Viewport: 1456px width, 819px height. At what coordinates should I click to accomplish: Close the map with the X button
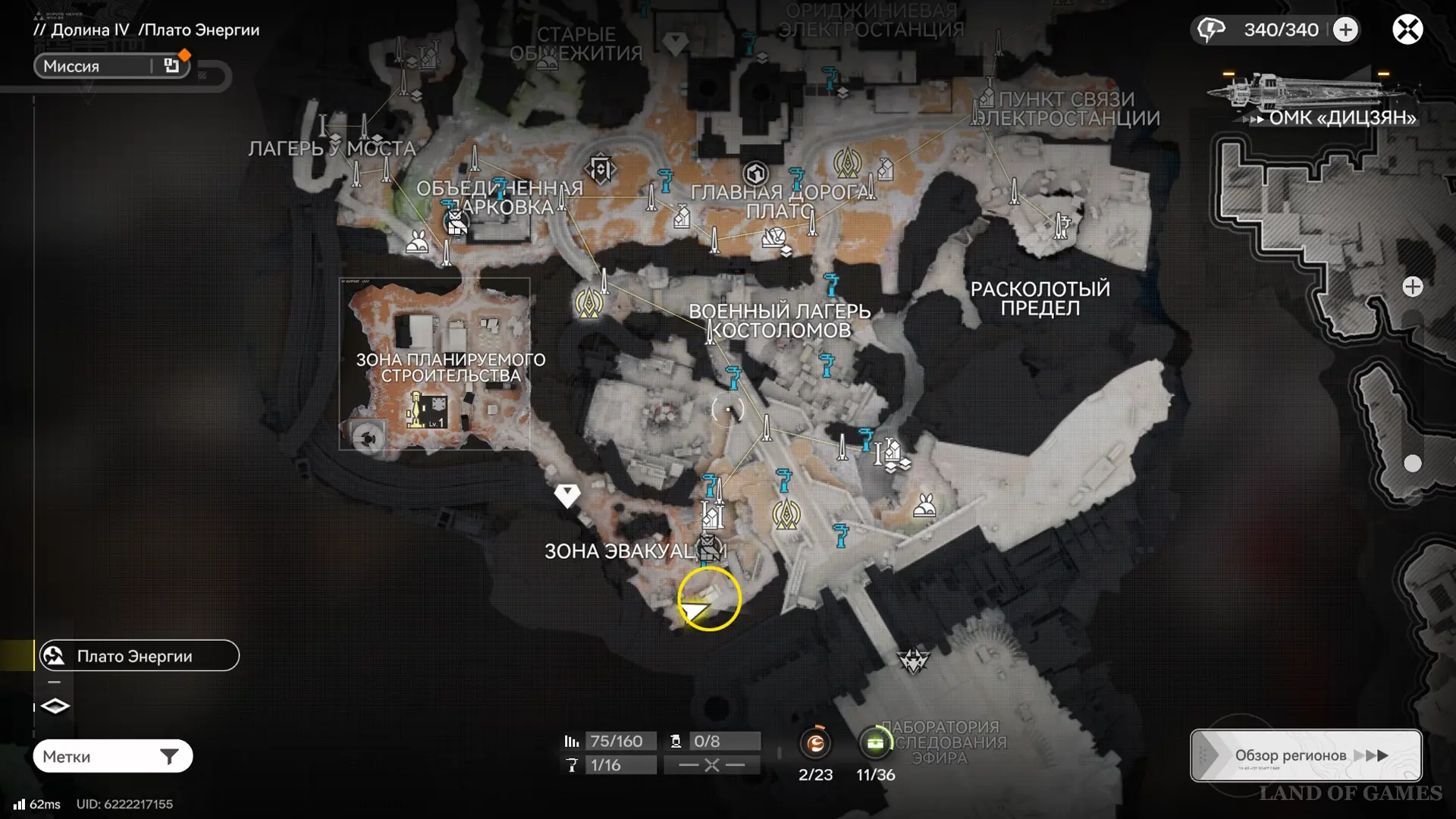tap(1407, 30)
